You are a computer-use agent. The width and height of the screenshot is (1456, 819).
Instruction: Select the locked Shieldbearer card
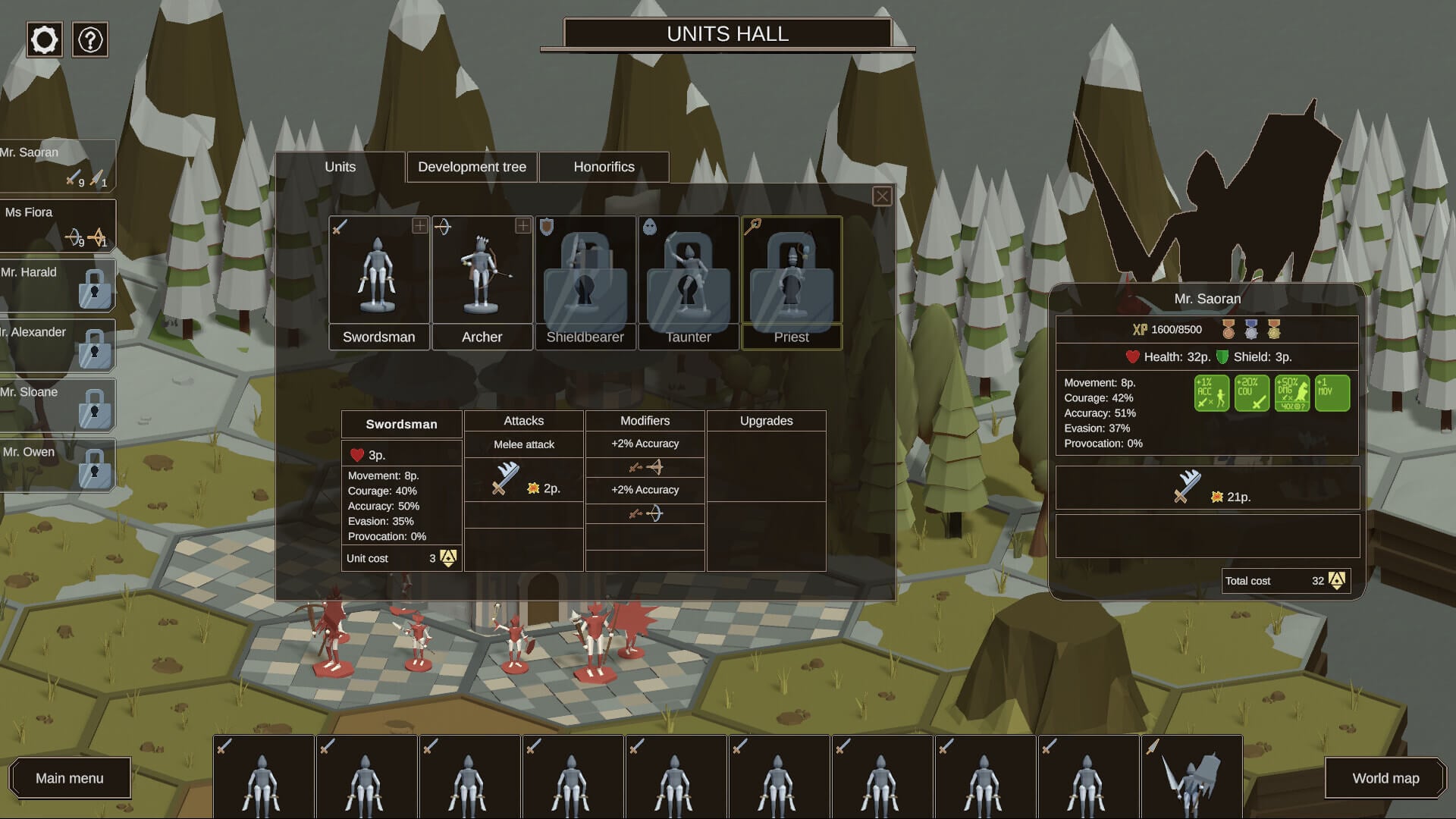coord(585,282)
